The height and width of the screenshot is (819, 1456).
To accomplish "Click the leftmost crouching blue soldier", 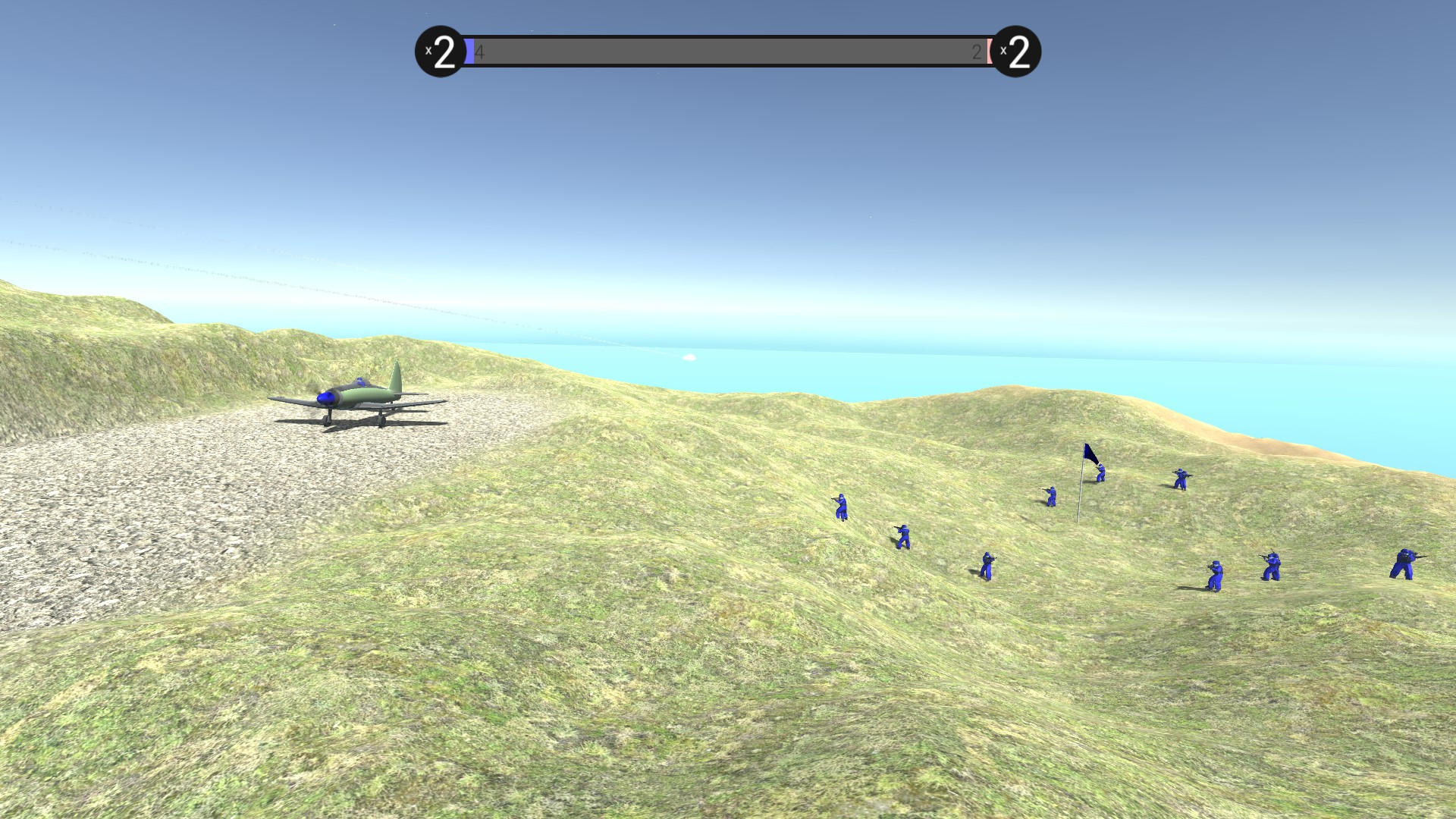I will 841,505.
